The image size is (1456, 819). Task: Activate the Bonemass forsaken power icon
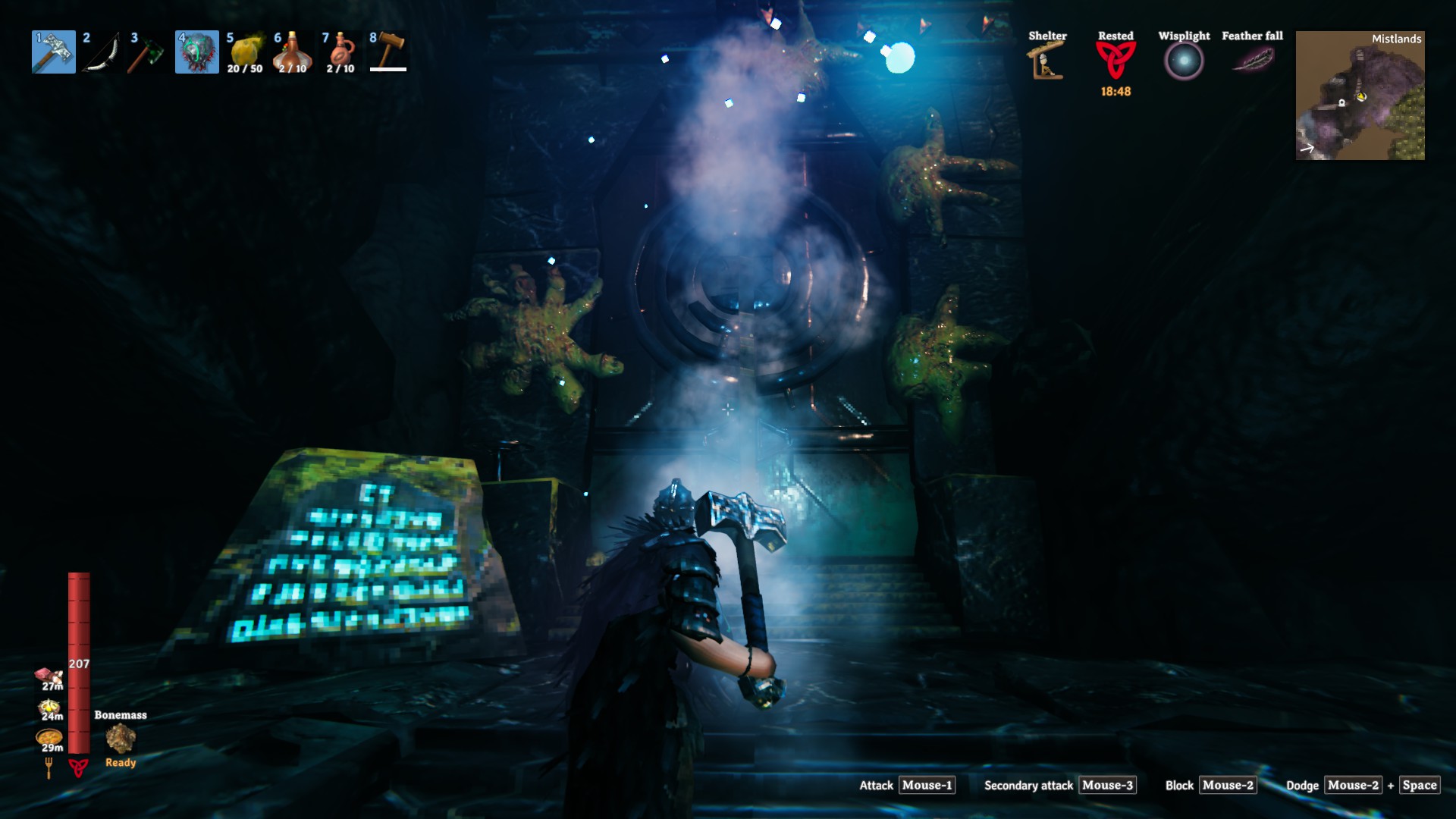(121, 738)
